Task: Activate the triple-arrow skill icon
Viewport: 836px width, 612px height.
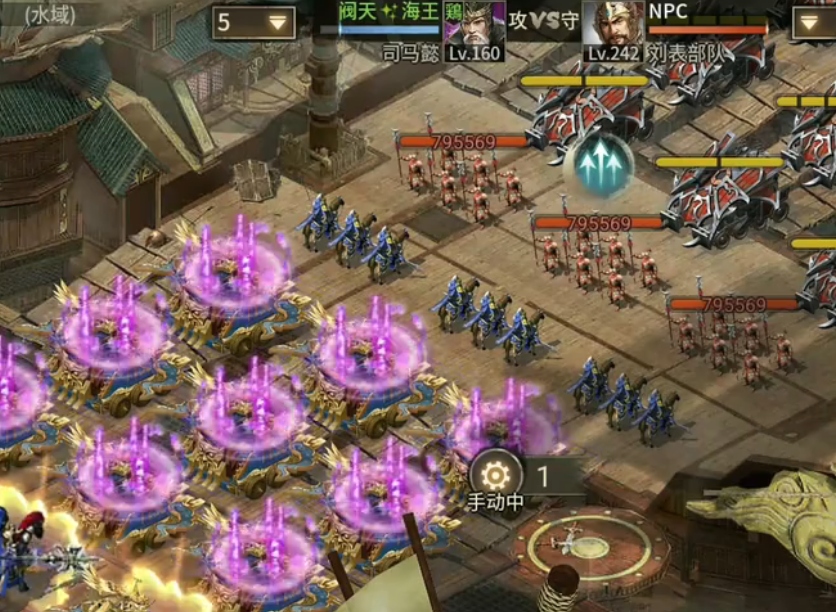Action: coord(598,165)
